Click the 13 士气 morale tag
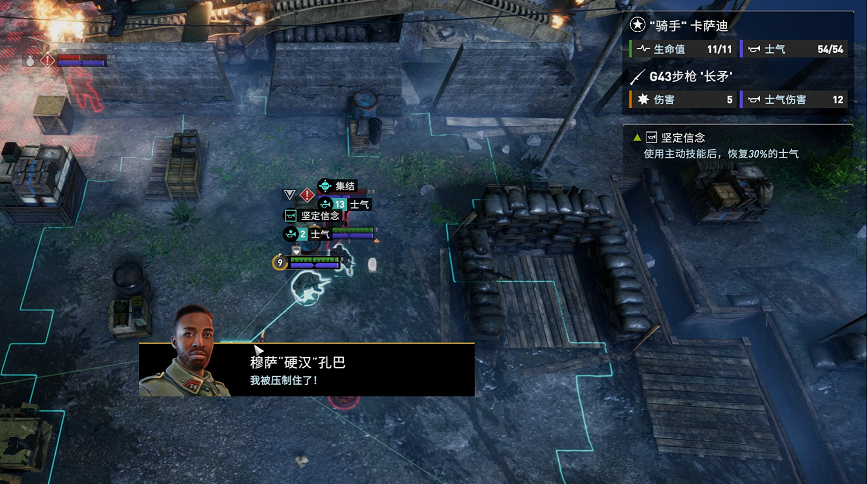Image resolution: width=867 pixels, height=484 pixels. (x=350, y=204)
